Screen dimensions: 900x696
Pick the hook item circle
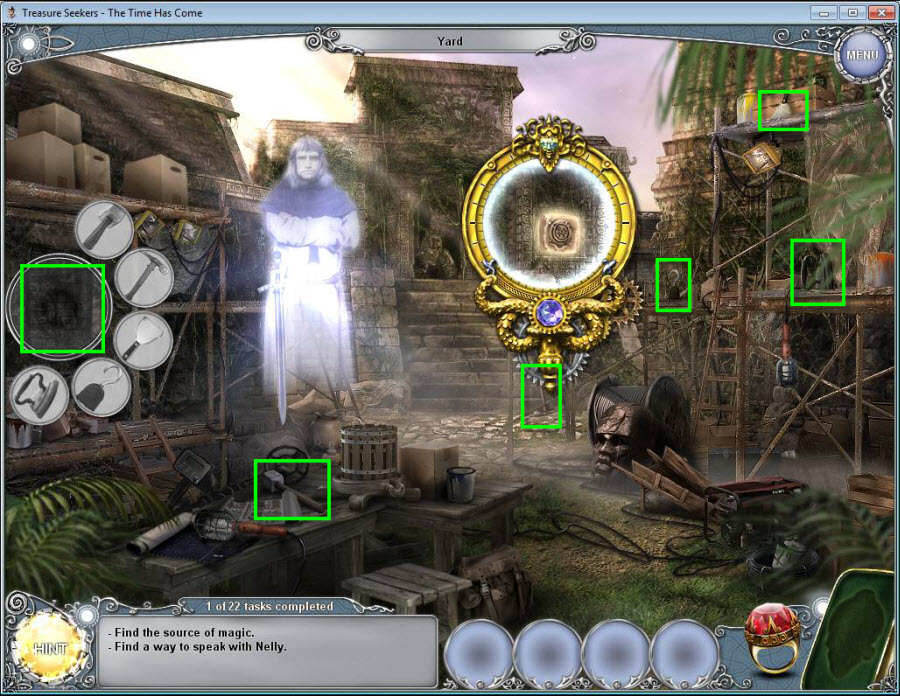(101, 388)
